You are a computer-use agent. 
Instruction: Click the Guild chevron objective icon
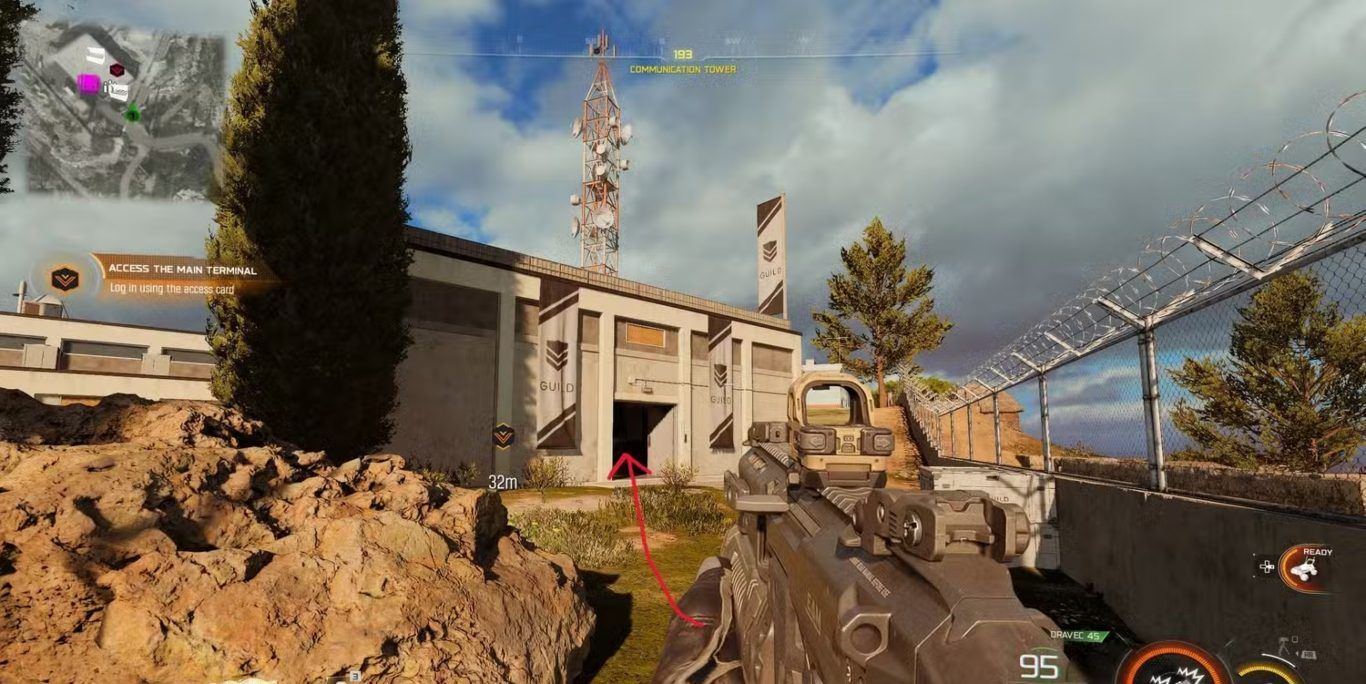(x=65, y=279)
